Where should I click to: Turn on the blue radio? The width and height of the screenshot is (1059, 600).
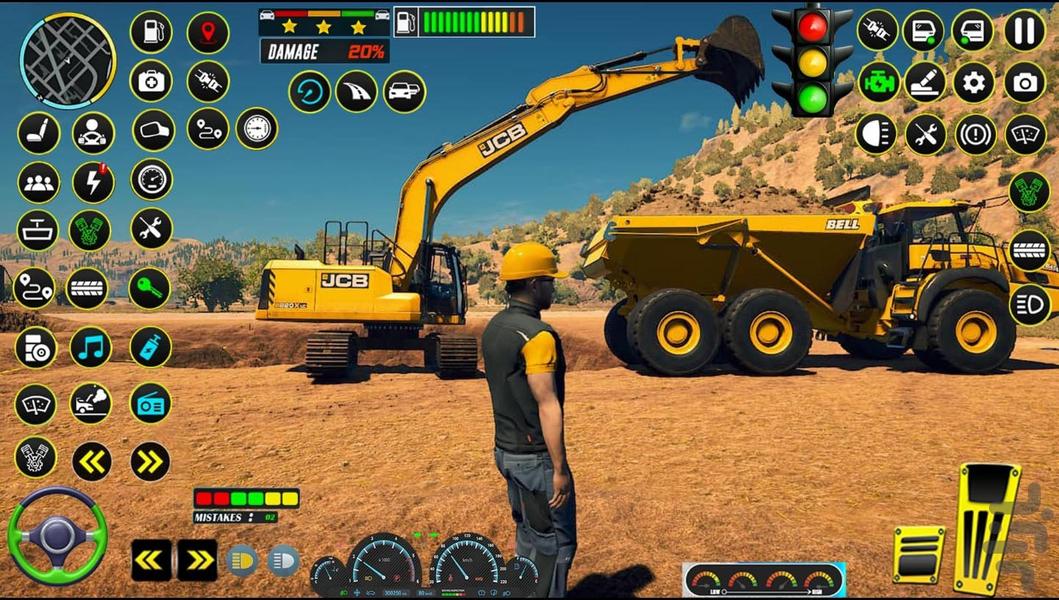tap(150, 403)
